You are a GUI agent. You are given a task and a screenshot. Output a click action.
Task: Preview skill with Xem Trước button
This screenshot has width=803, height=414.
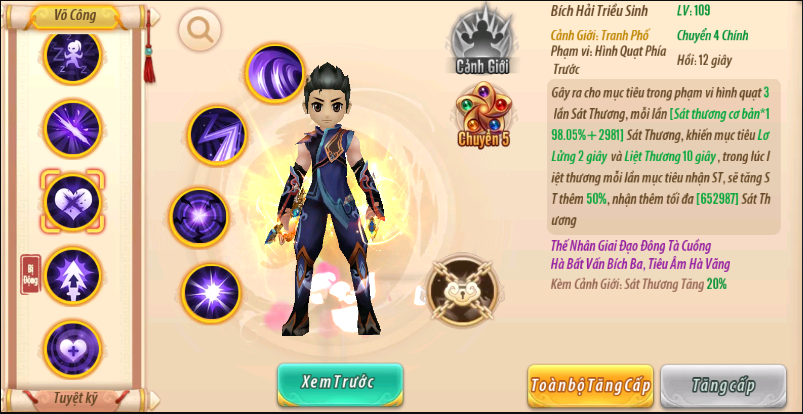pos(340,384)
